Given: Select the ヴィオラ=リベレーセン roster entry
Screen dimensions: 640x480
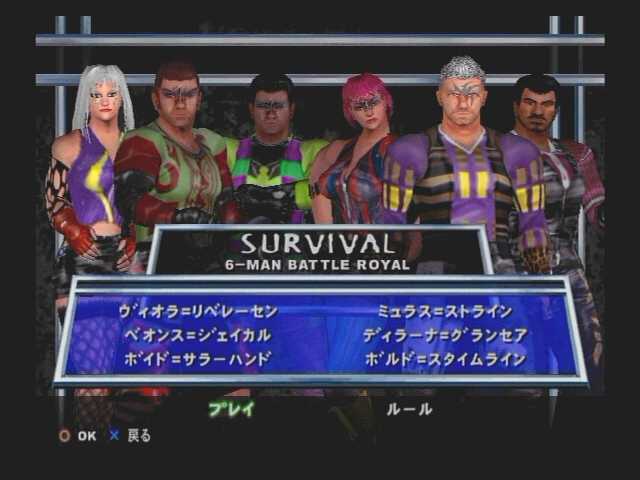Looking at the screenshot, I should [x=196, y=311].
